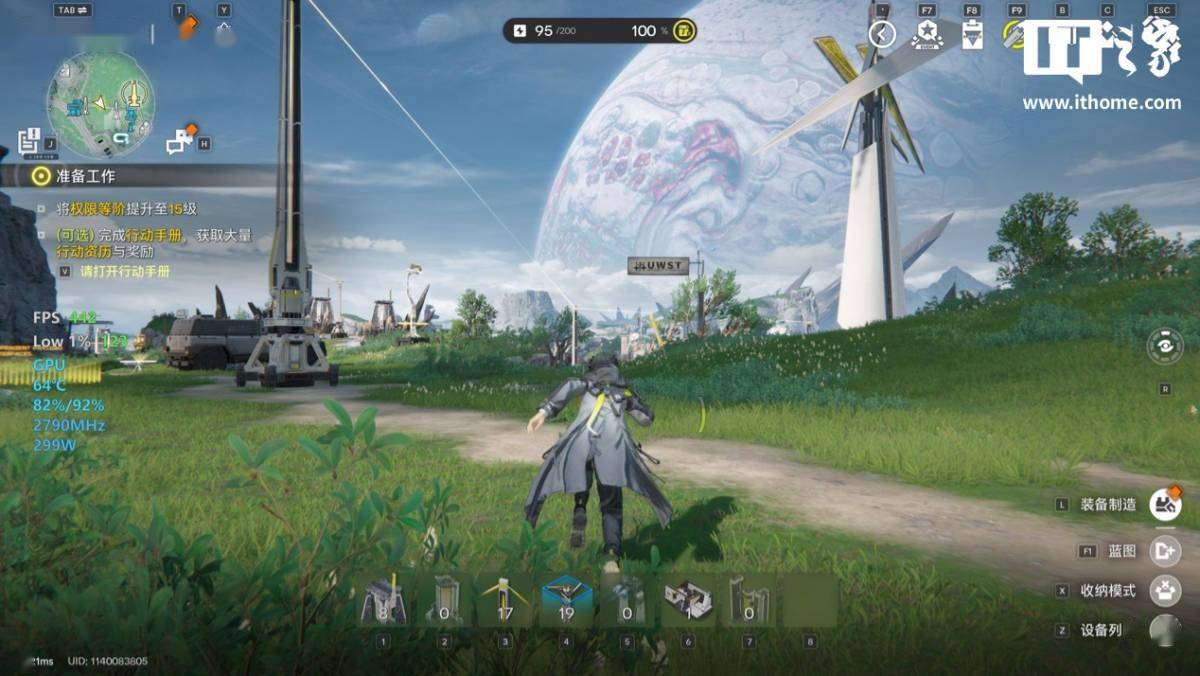The image size is (1200, 676).
Task: Click the gold currency icon beside 100%
Action: coord(685,31)
